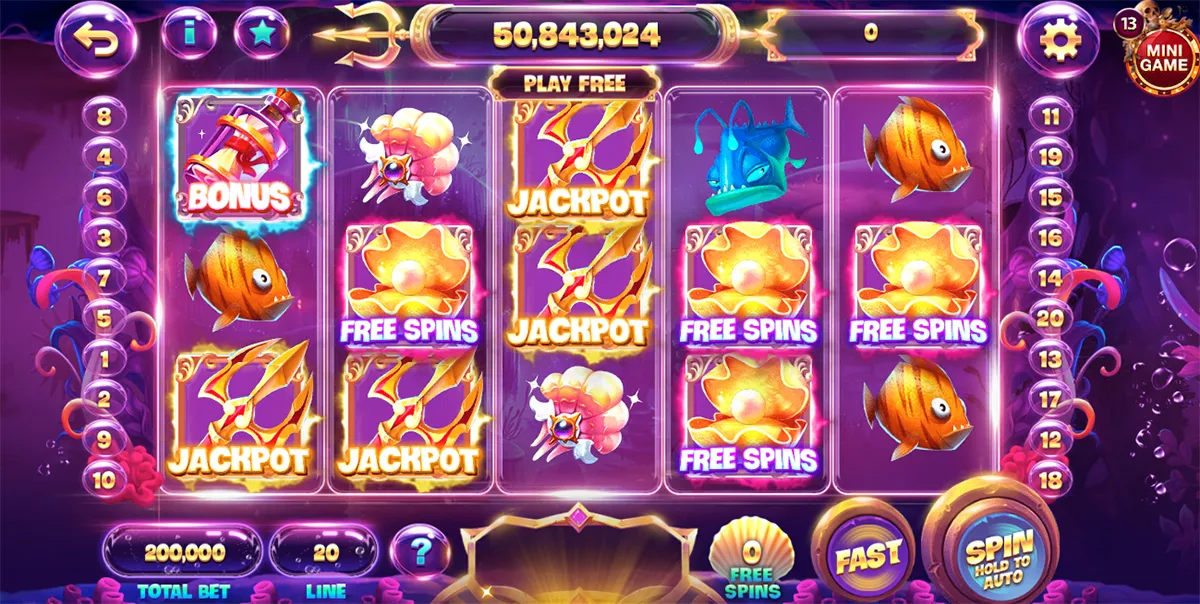1200x604 pixels.
Task: Open the info panel
Action: pyautogui.click(x=188, y=35)
